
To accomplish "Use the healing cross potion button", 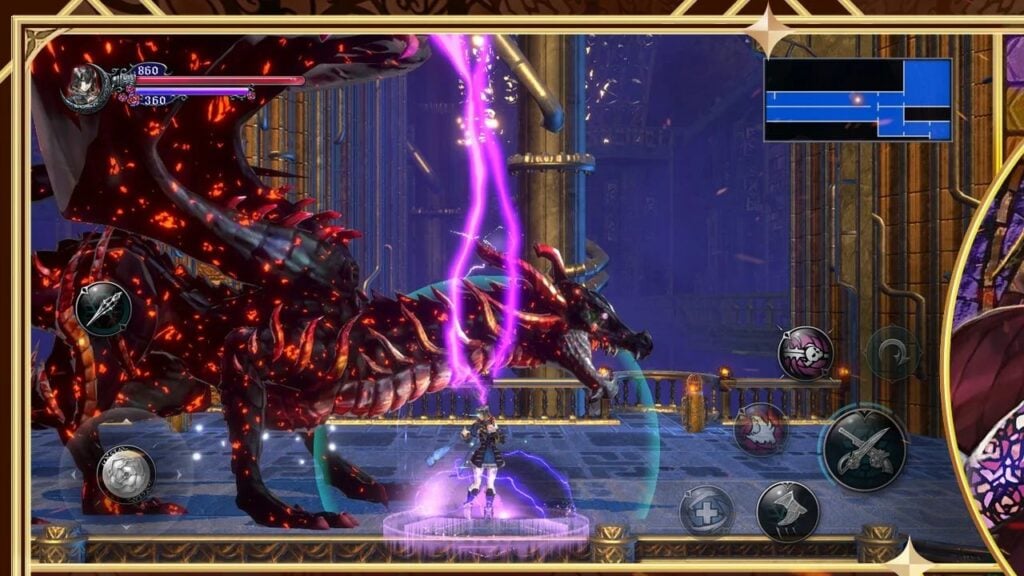I will [x=707, y=511].
